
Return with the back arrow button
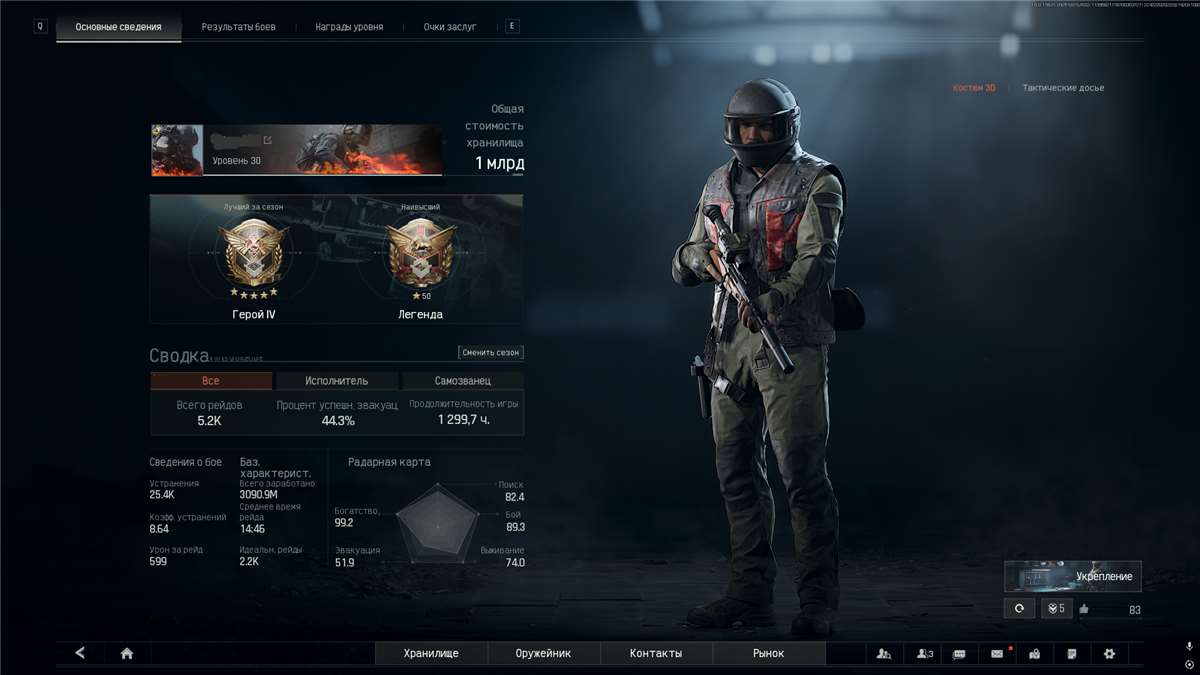pyautogui.click(x=80, y=653)
